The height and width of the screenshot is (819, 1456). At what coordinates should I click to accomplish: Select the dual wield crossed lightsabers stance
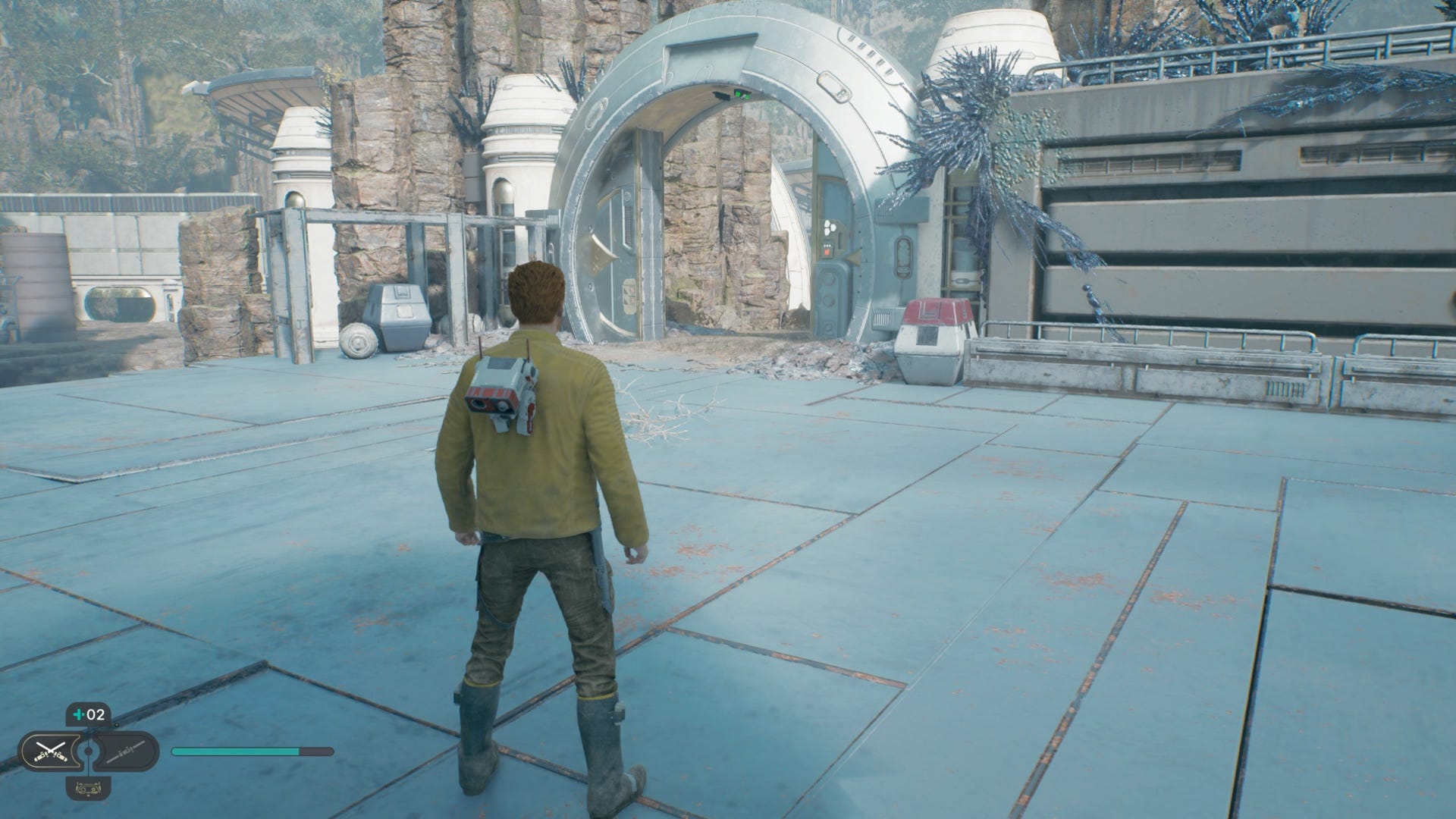coord(50,752)
